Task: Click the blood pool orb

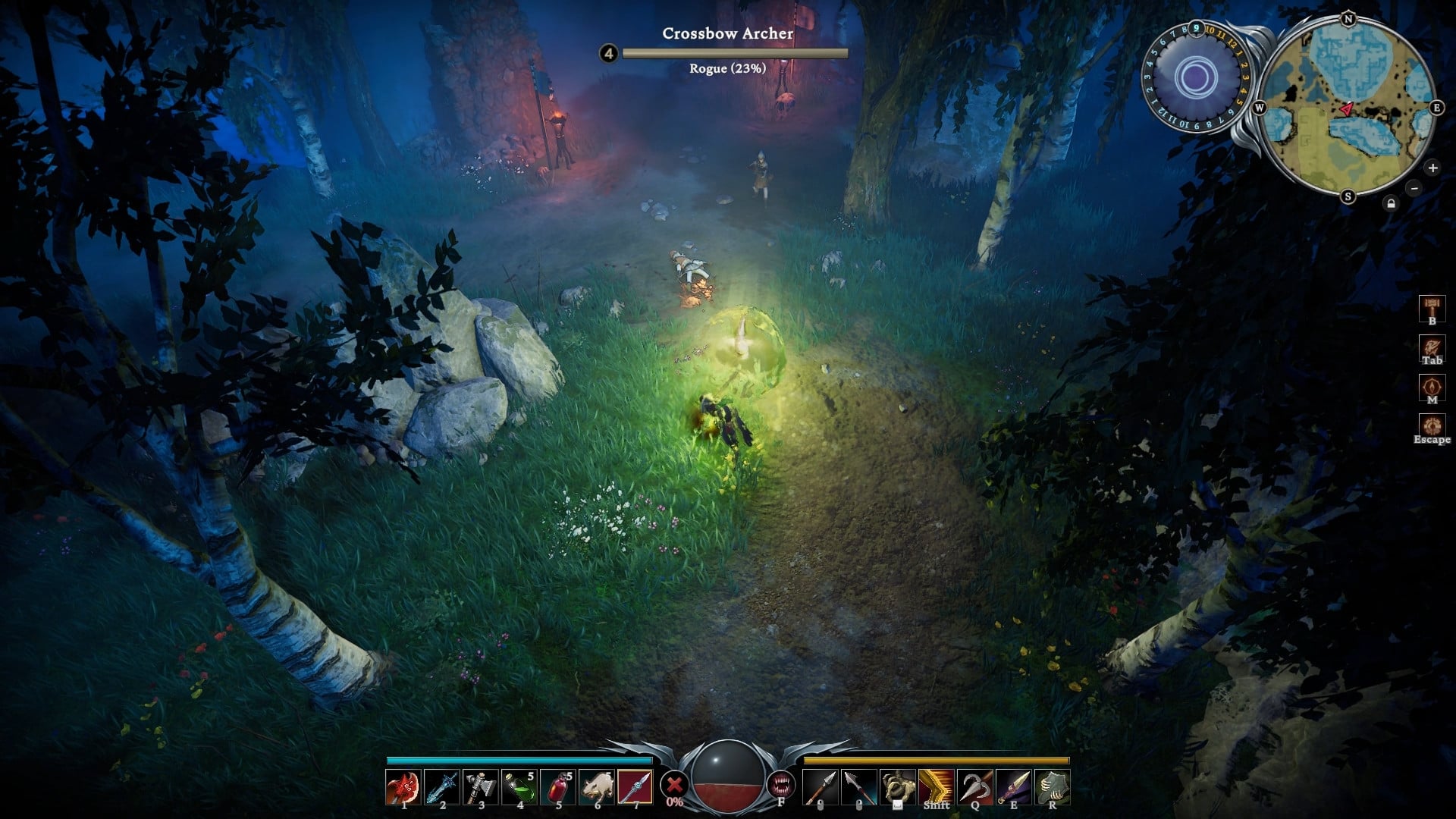Action: pos(728,781)
